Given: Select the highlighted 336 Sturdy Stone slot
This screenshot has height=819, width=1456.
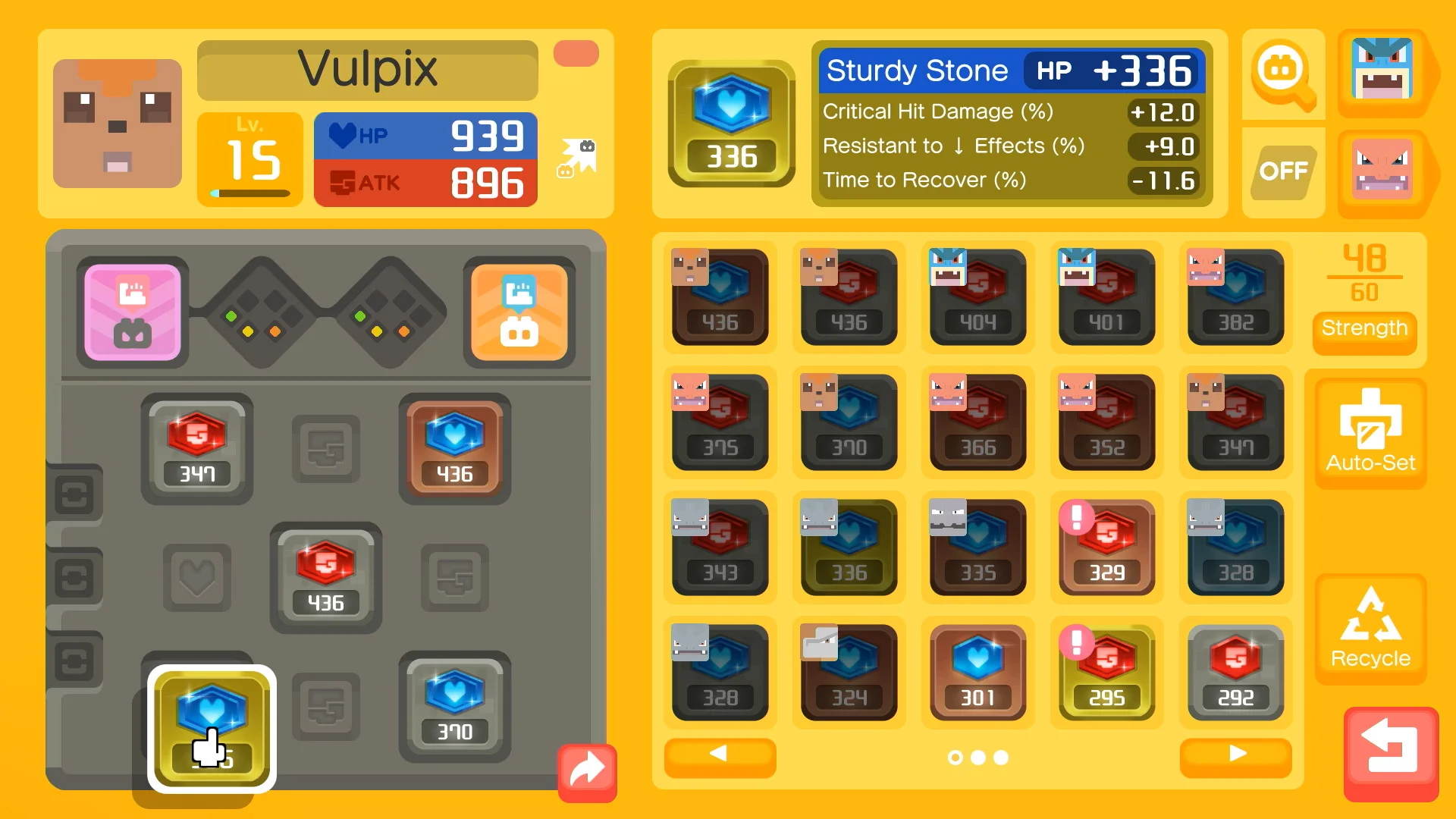Looking at the screenshot, I should (x=211, y=724).
